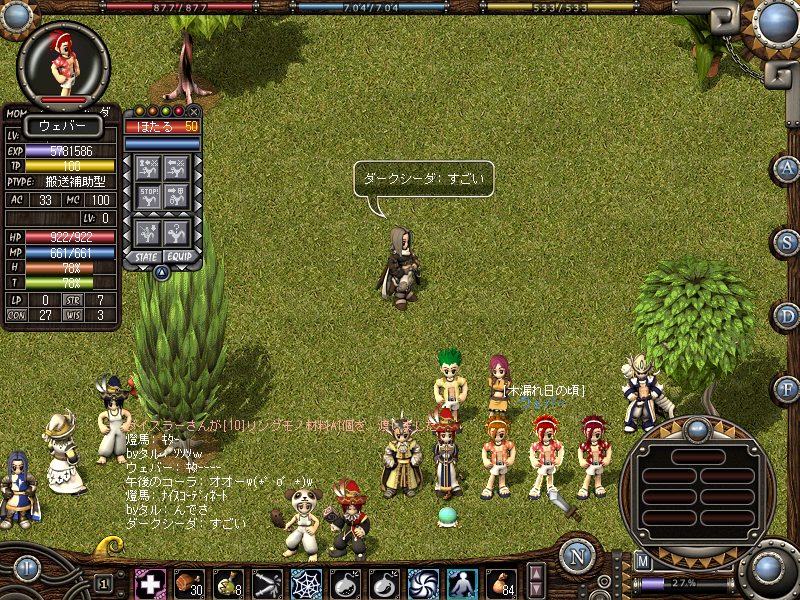Close the pet command panel

pyautogui.click(x=194, y=111)
